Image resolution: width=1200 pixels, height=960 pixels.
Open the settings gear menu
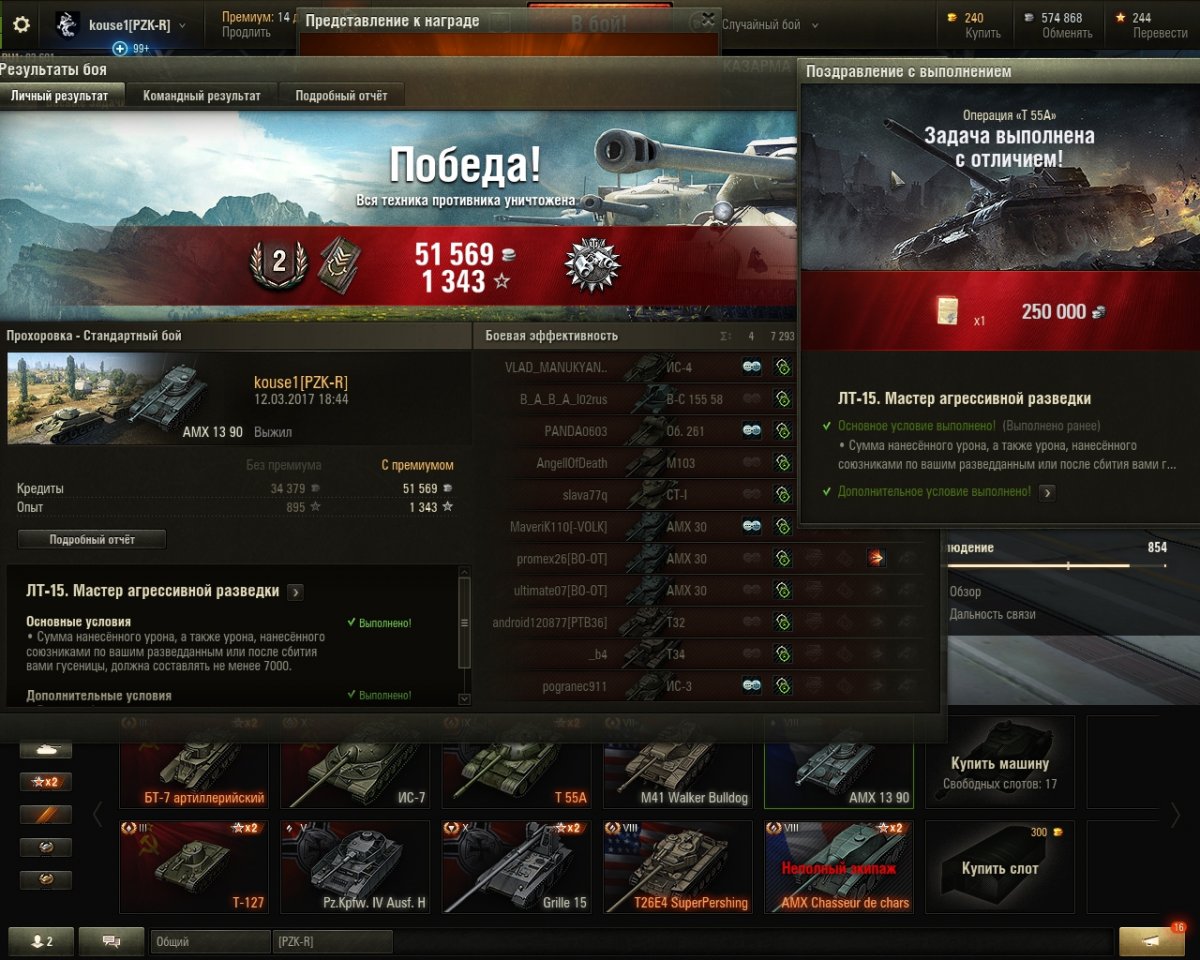21,24
